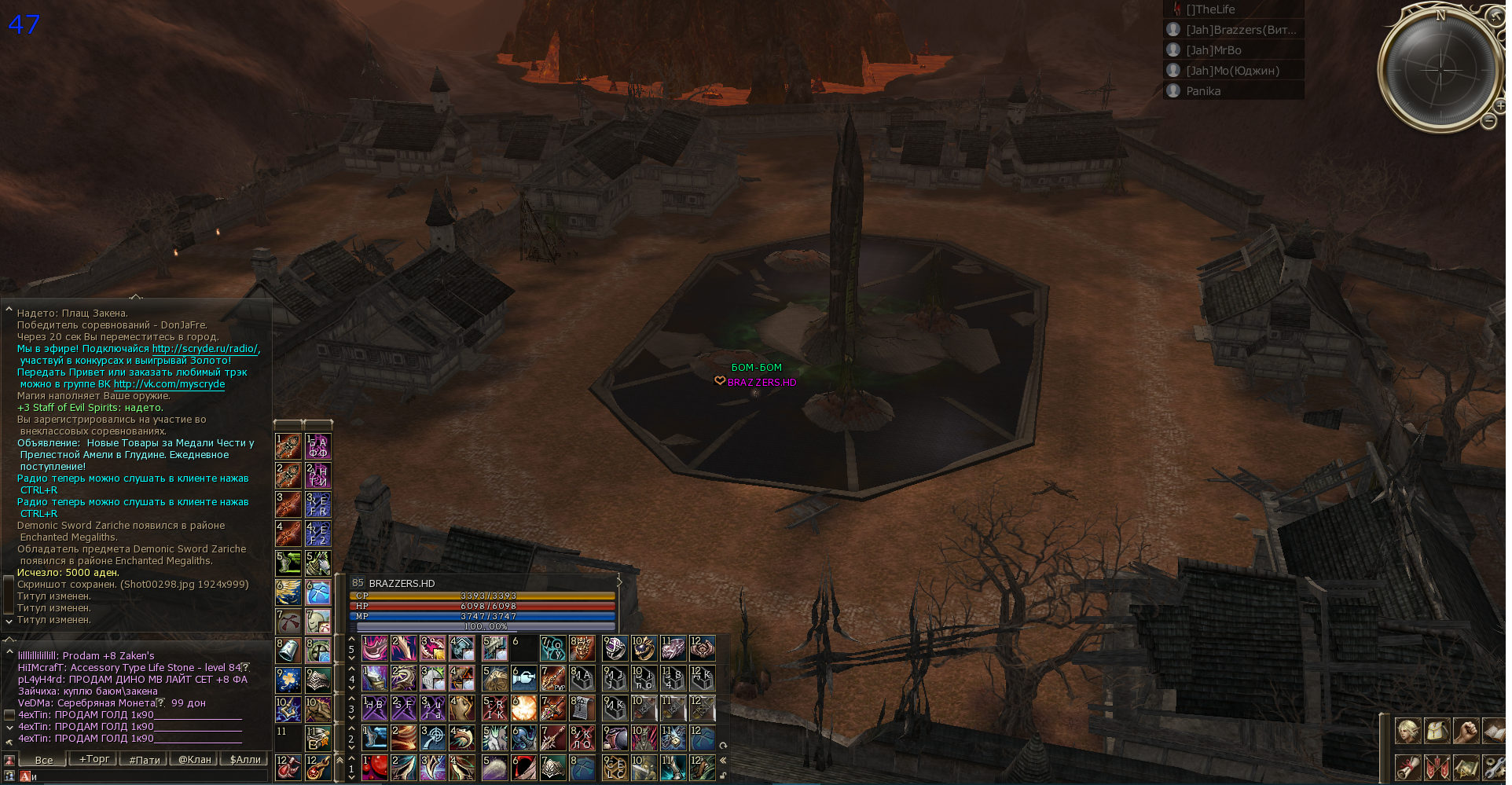Open the character status elf portrait icon
The image size is (1512, 785).
1407,732
